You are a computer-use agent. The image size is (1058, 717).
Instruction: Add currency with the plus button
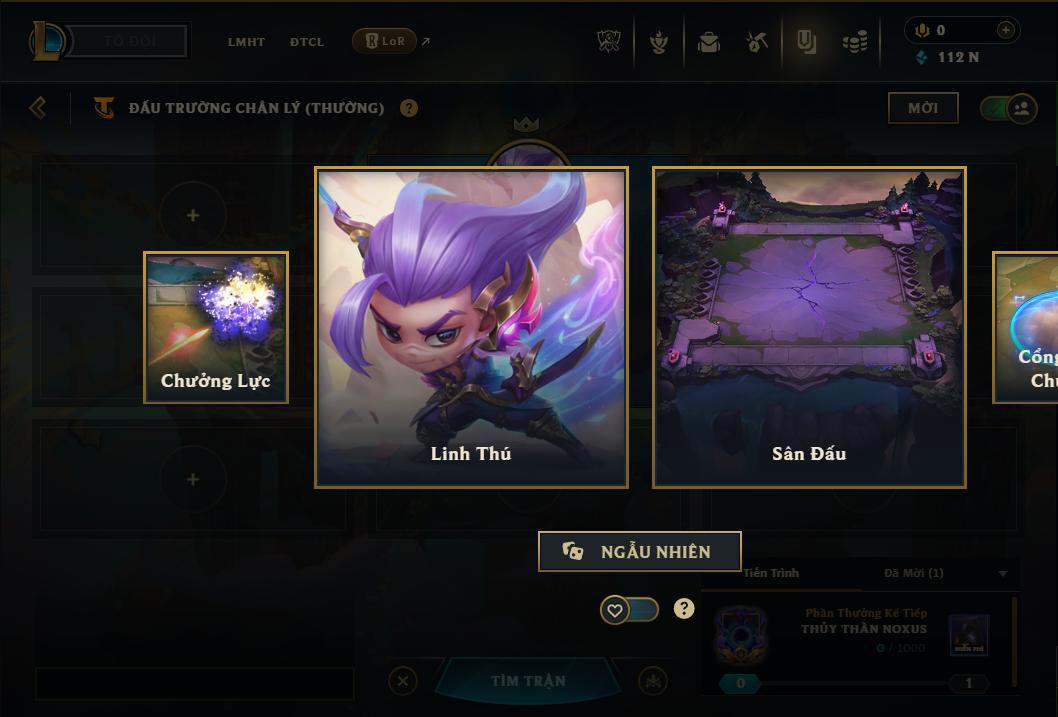[x=1005, y=30]
